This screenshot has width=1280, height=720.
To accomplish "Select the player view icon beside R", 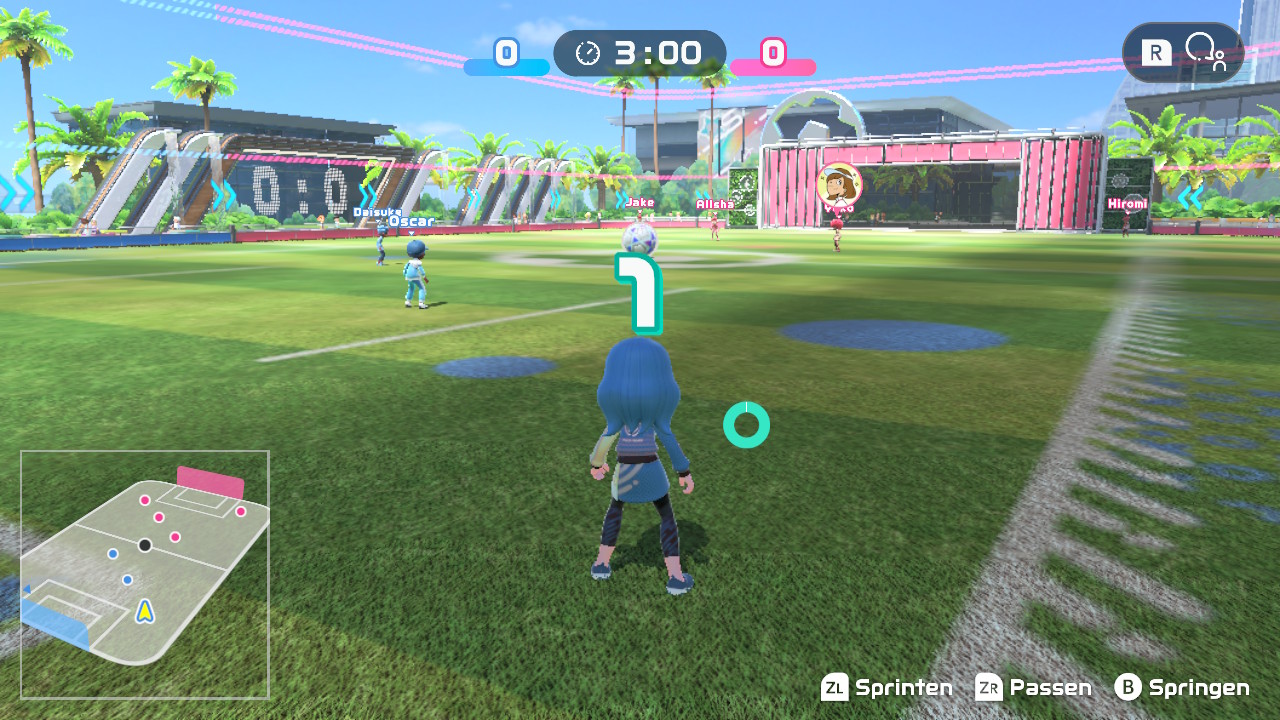I will 1204,52.
